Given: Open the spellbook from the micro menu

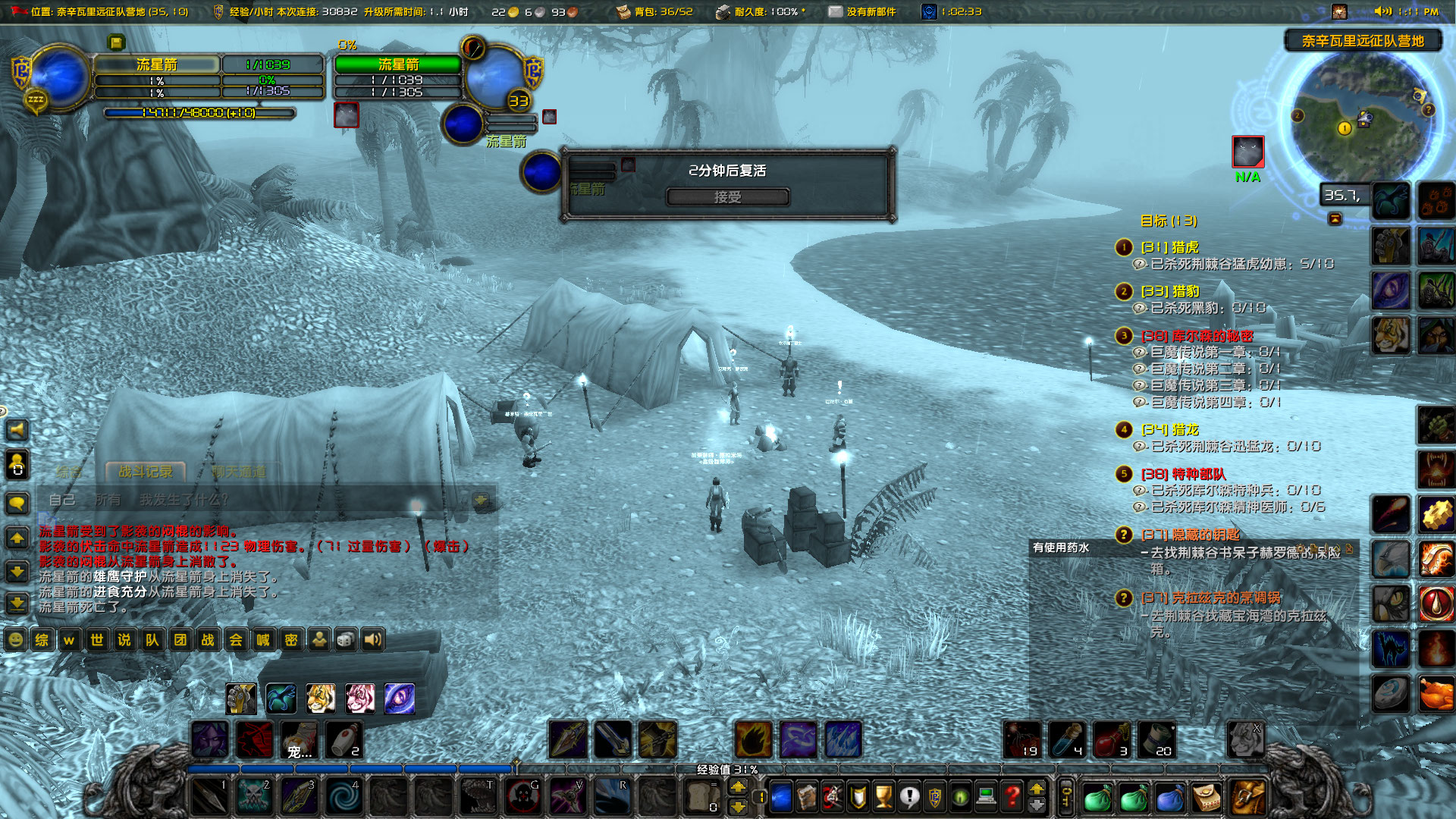Looking at the screenshot, I should click(805, 796).
